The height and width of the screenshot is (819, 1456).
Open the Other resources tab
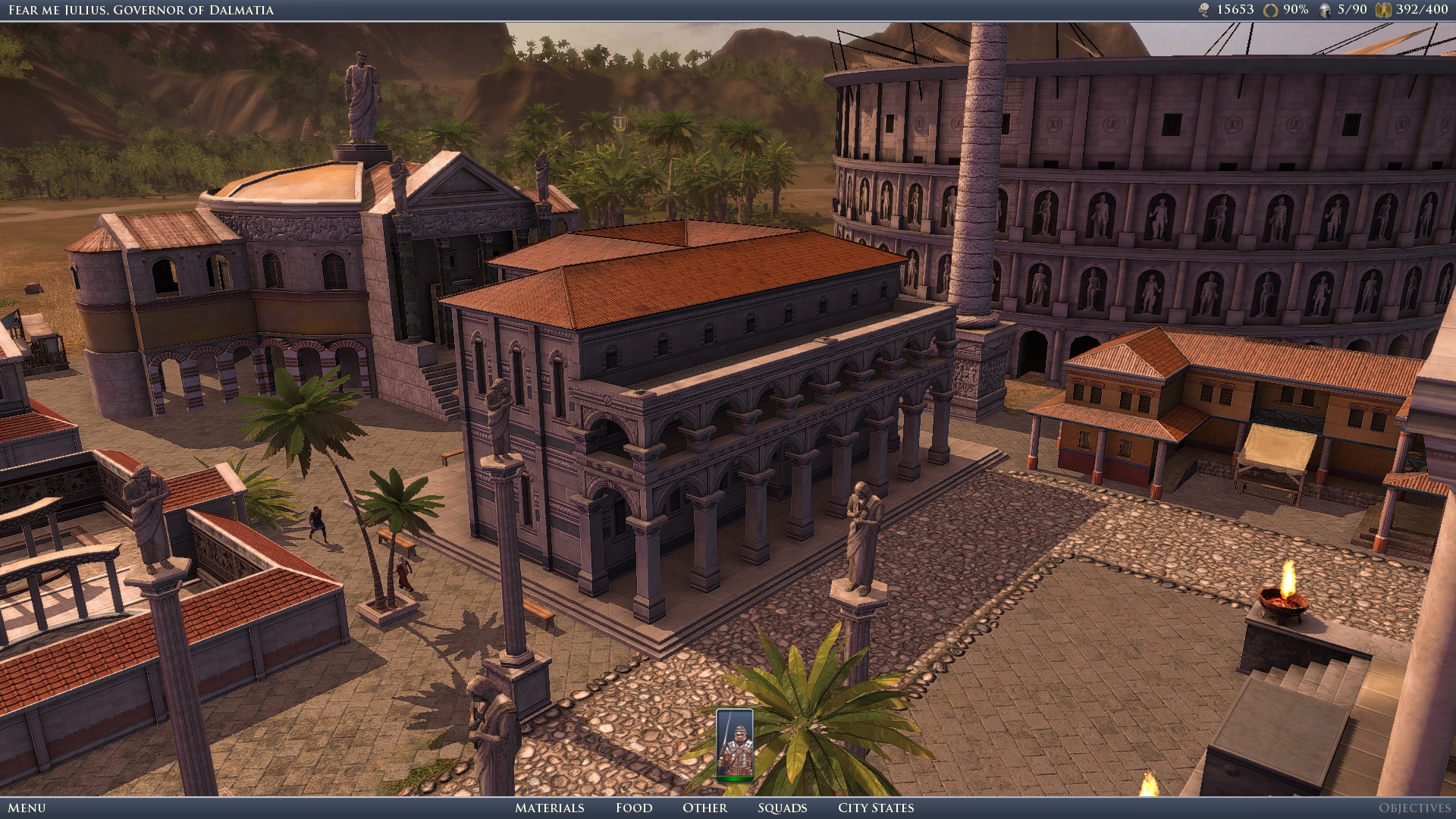click(705, 808)
